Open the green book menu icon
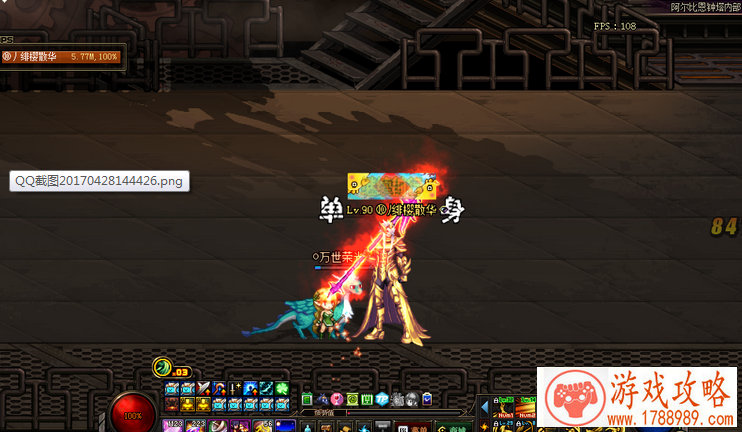 coord(307,400)
